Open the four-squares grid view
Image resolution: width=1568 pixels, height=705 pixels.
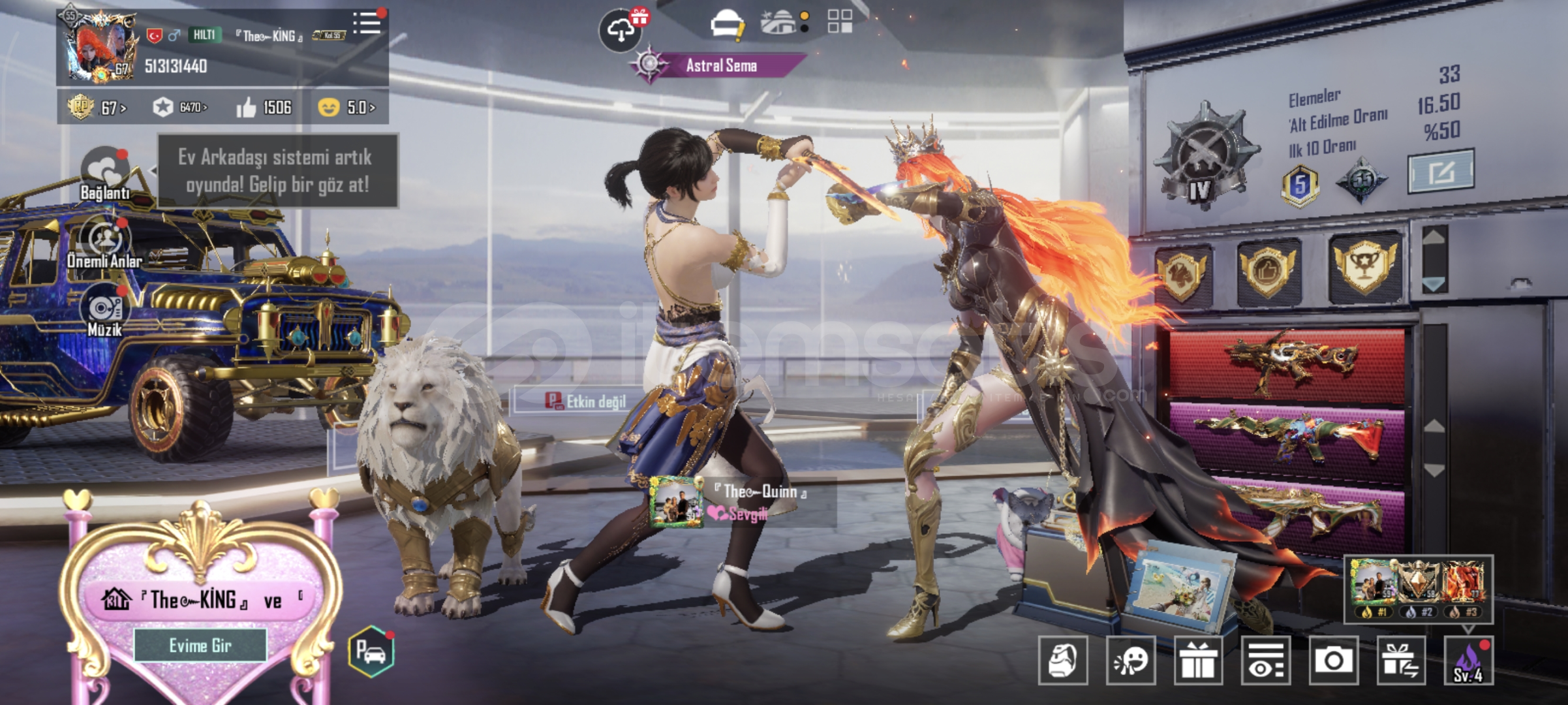pyautogui.click(x=840, y=22)
